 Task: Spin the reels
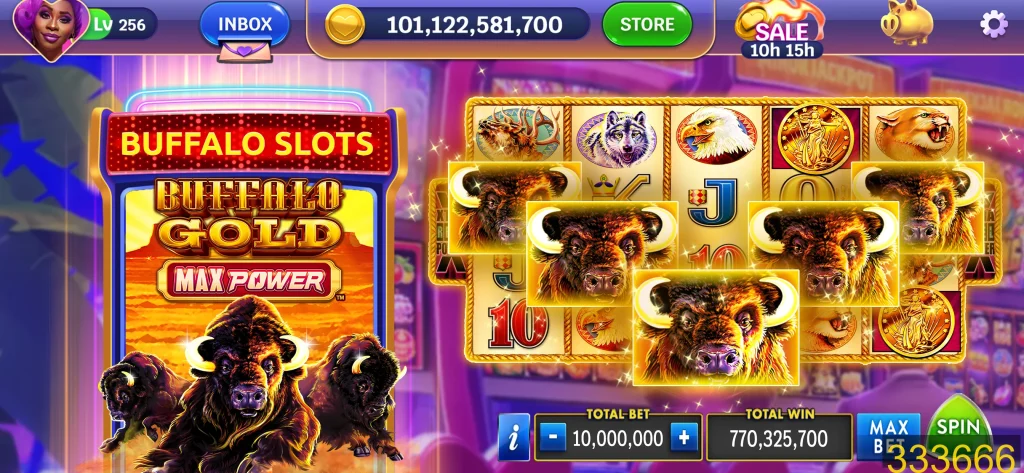[957, 428]
